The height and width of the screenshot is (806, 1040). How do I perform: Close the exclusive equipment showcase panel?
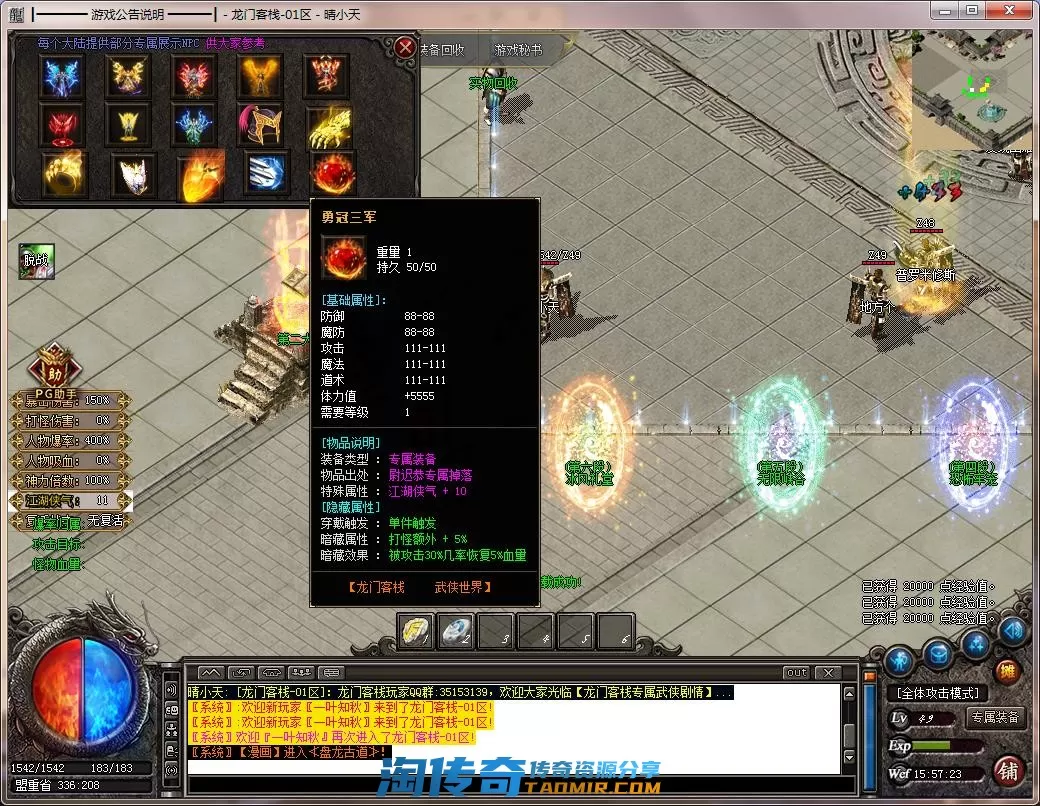click(x=404, y=48)
